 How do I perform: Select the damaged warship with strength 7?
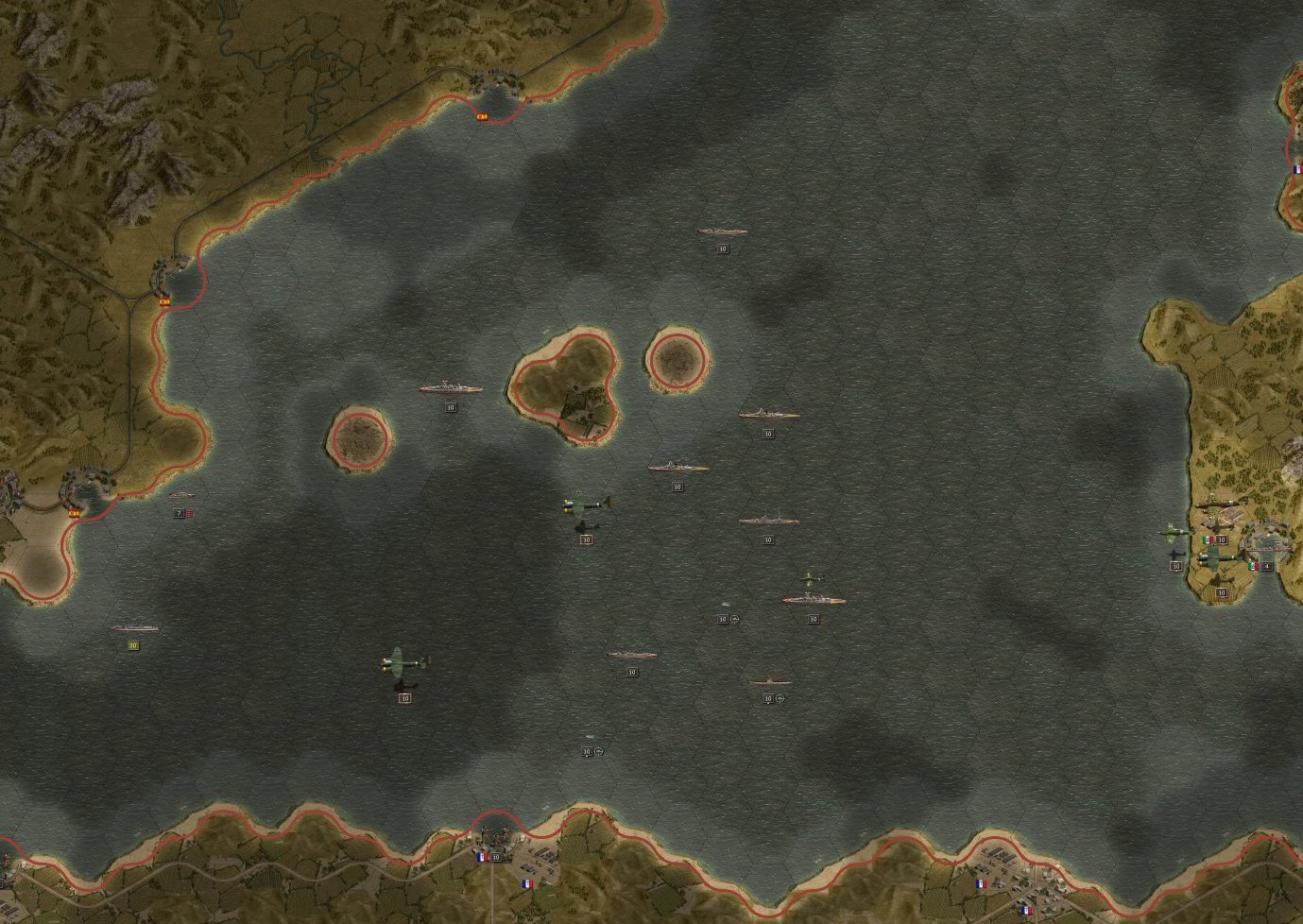(180, 495)
